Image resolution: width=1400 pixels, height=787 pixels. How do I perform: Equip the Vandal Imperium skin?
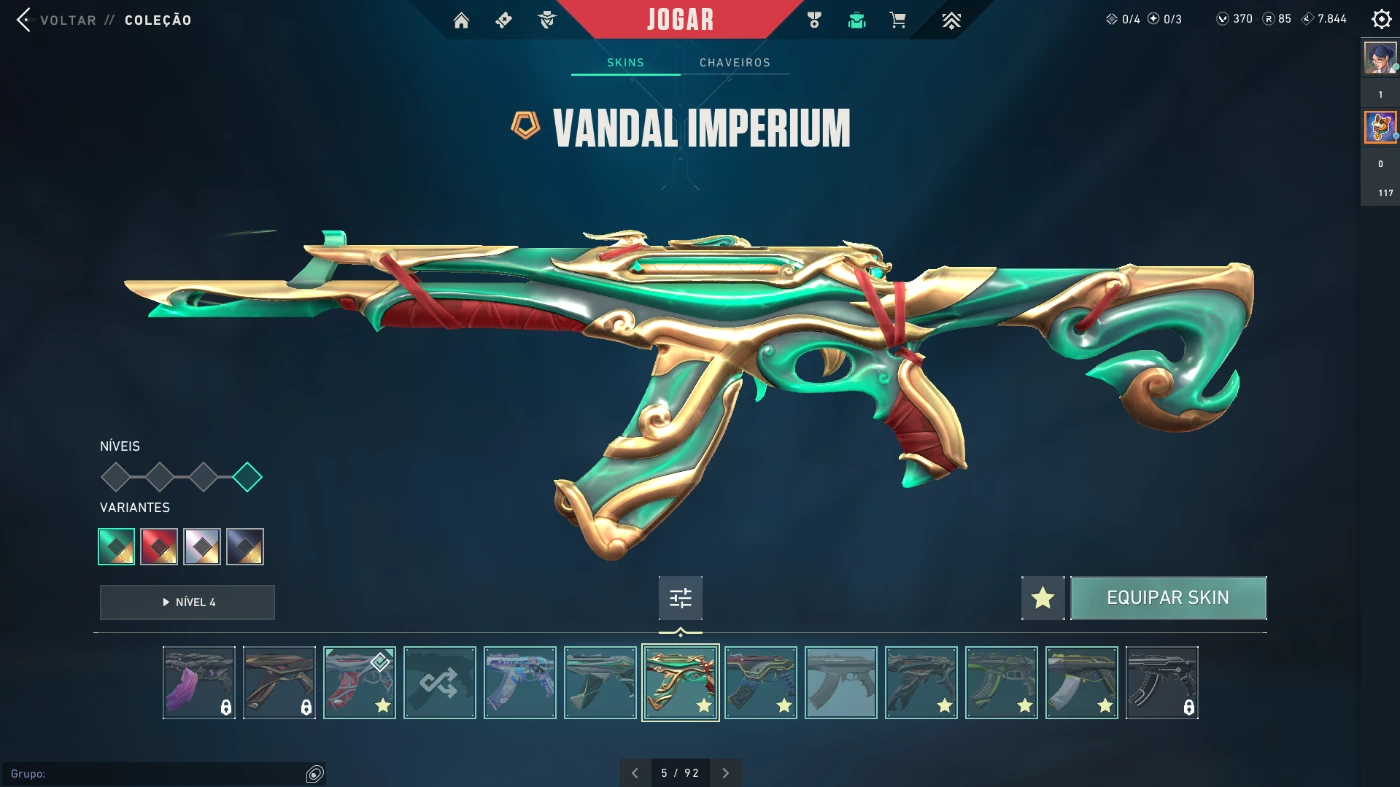tap(1168, 598)
